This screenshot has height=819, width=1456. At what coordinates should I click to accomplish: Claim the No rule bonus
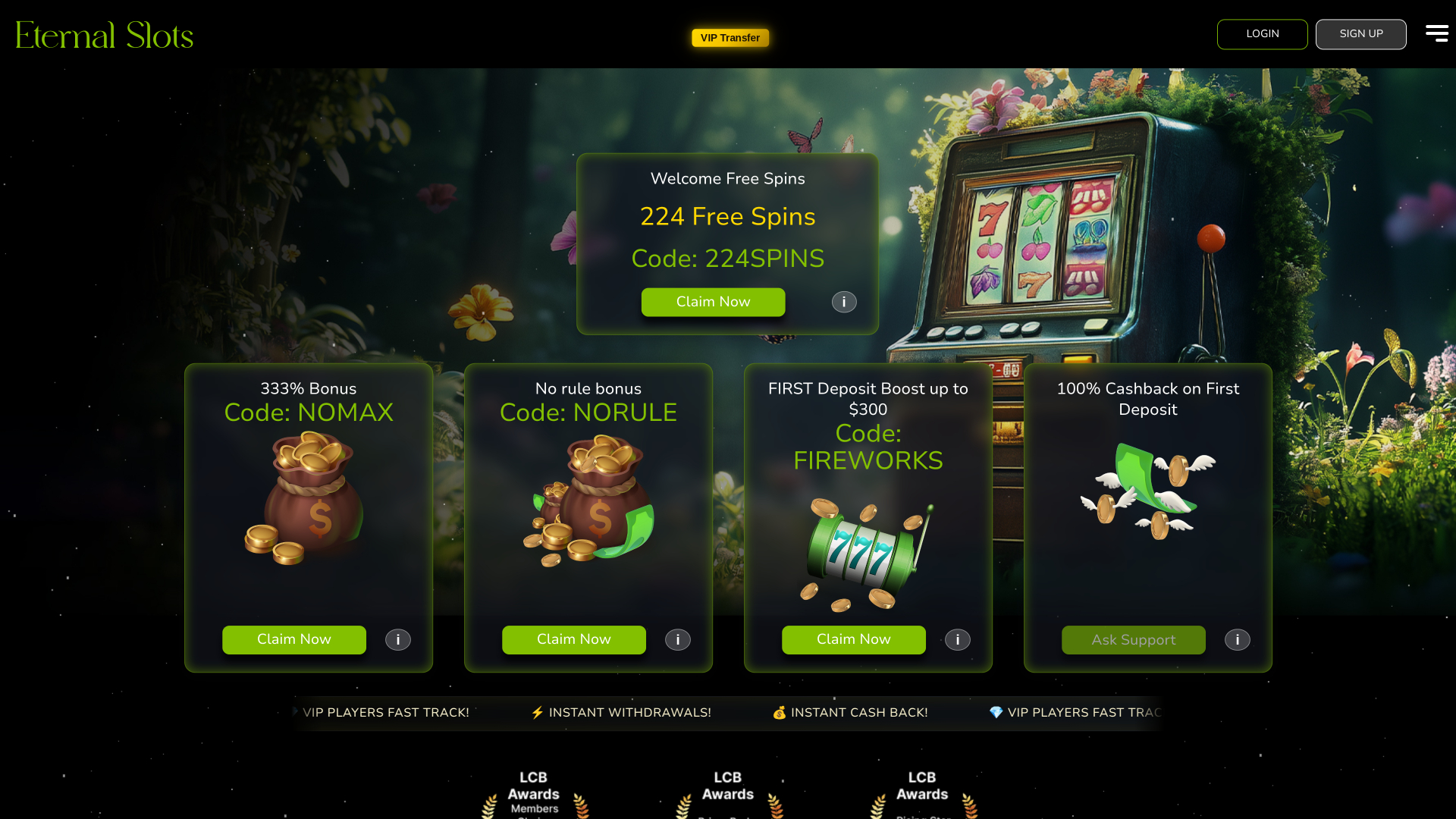(x=573, y=639)
